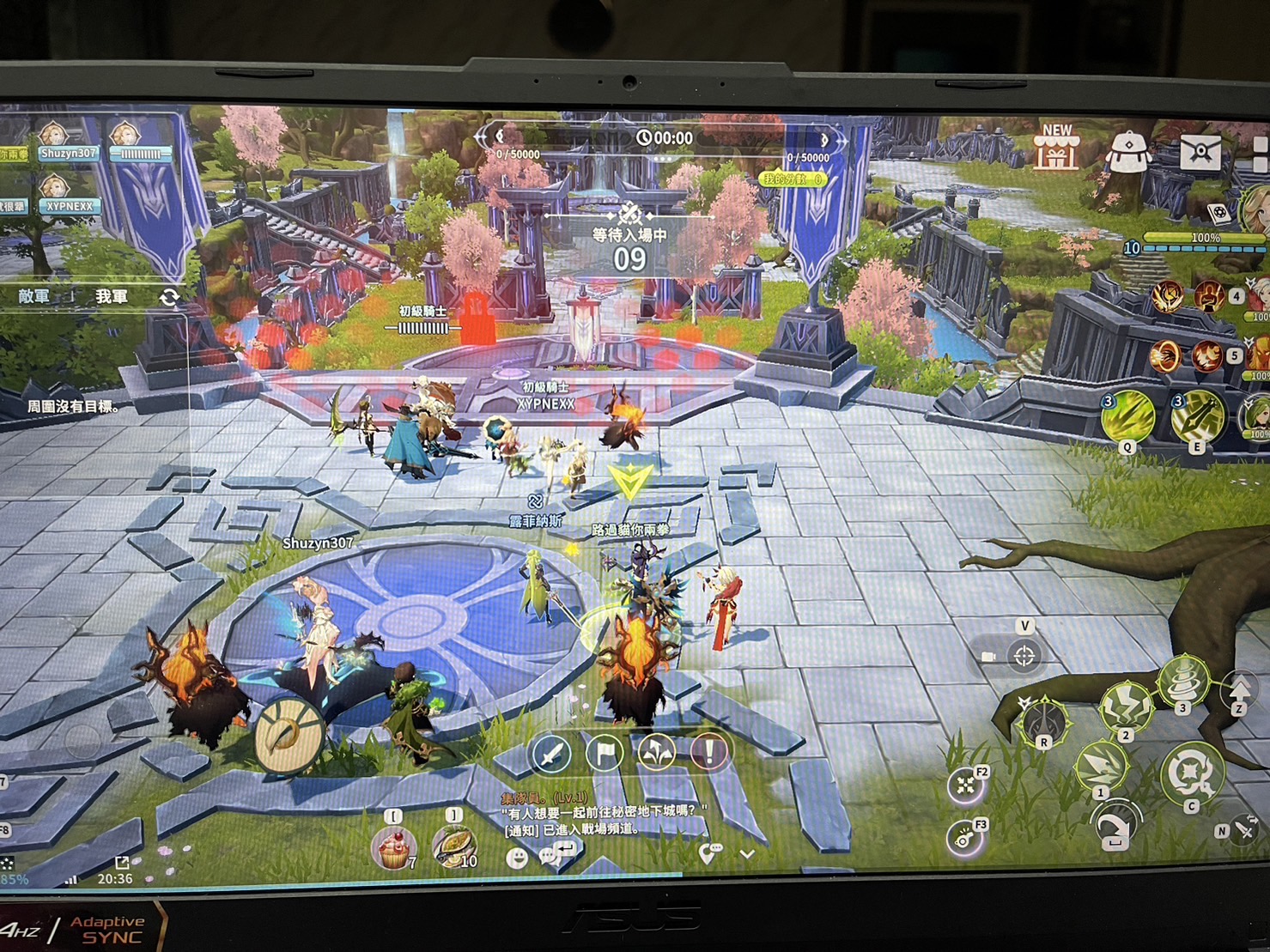
Task: Open the mail envelope icon
Action: 1199,152
